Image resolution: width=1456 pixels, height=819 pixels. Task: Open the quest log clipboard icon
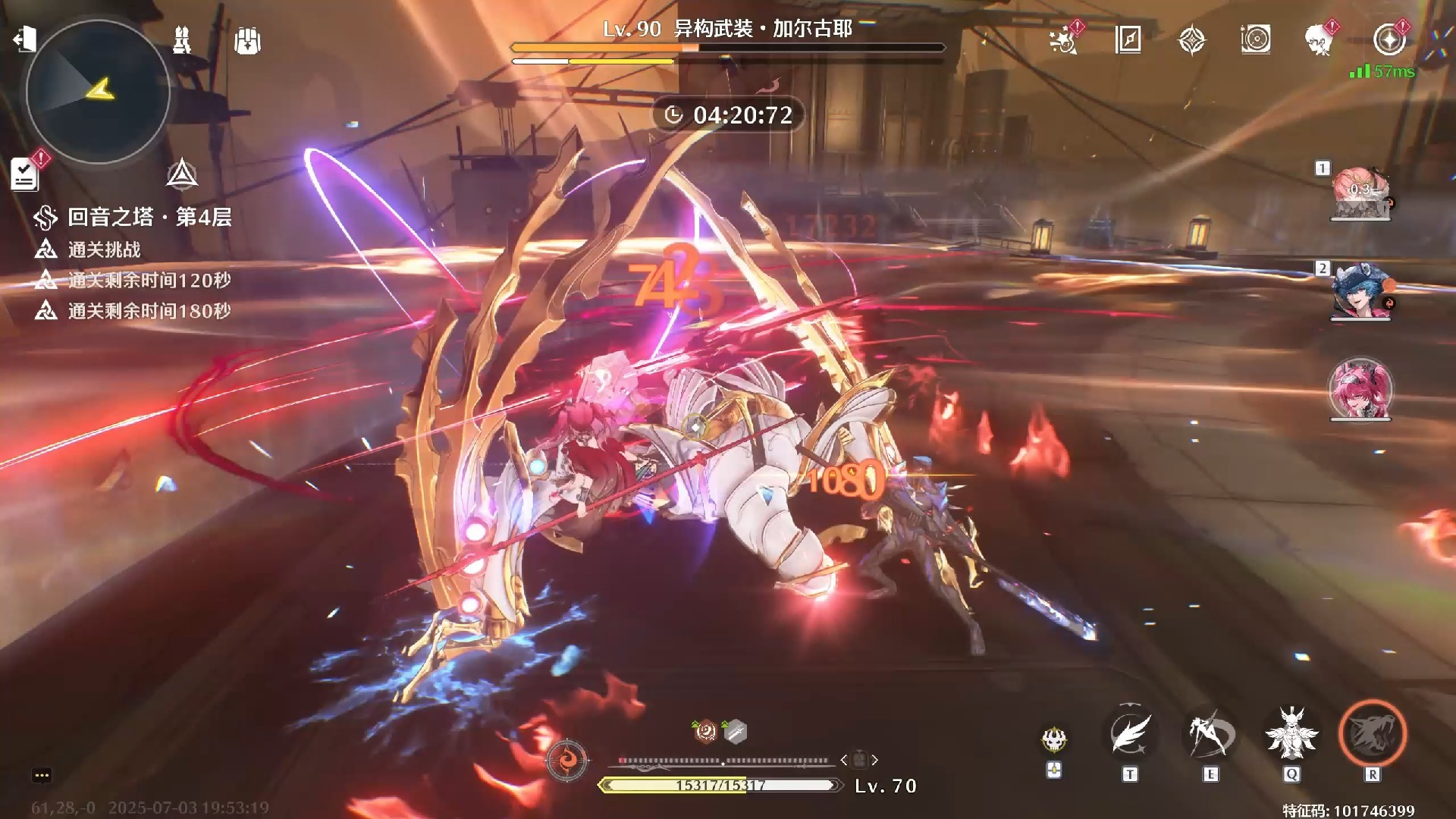[x=25, y=174]
